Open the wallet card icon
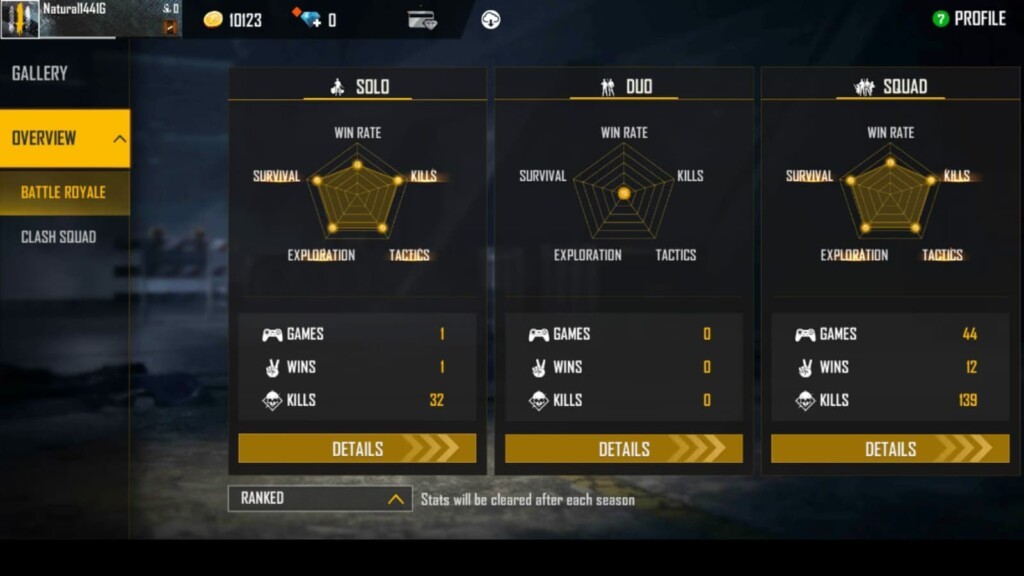1024x576 pixels. point(422,19)
